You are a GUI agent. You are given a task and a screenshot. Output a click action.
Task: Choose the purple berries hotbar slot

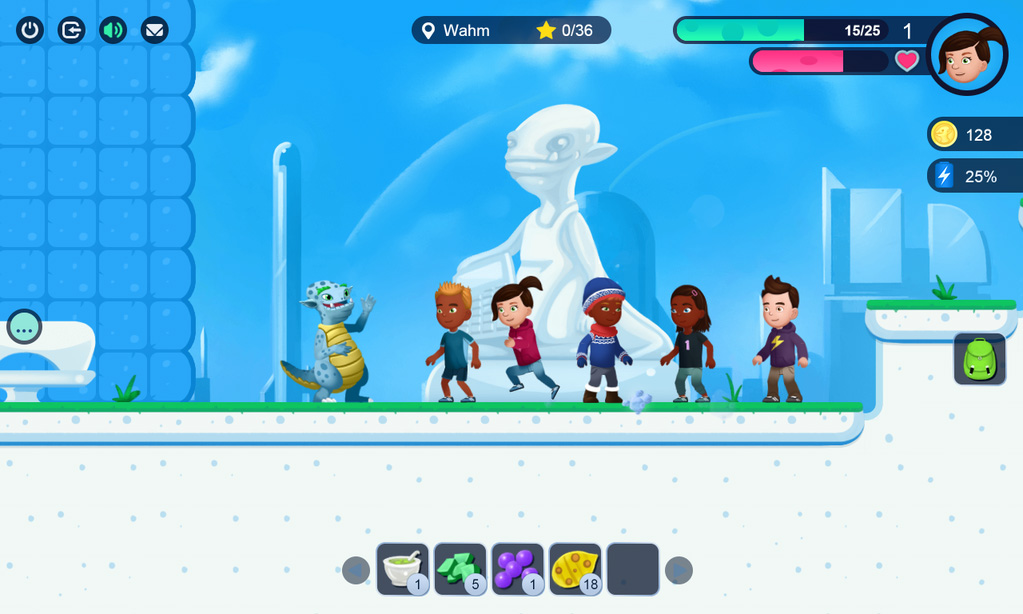tap(518, 569)
